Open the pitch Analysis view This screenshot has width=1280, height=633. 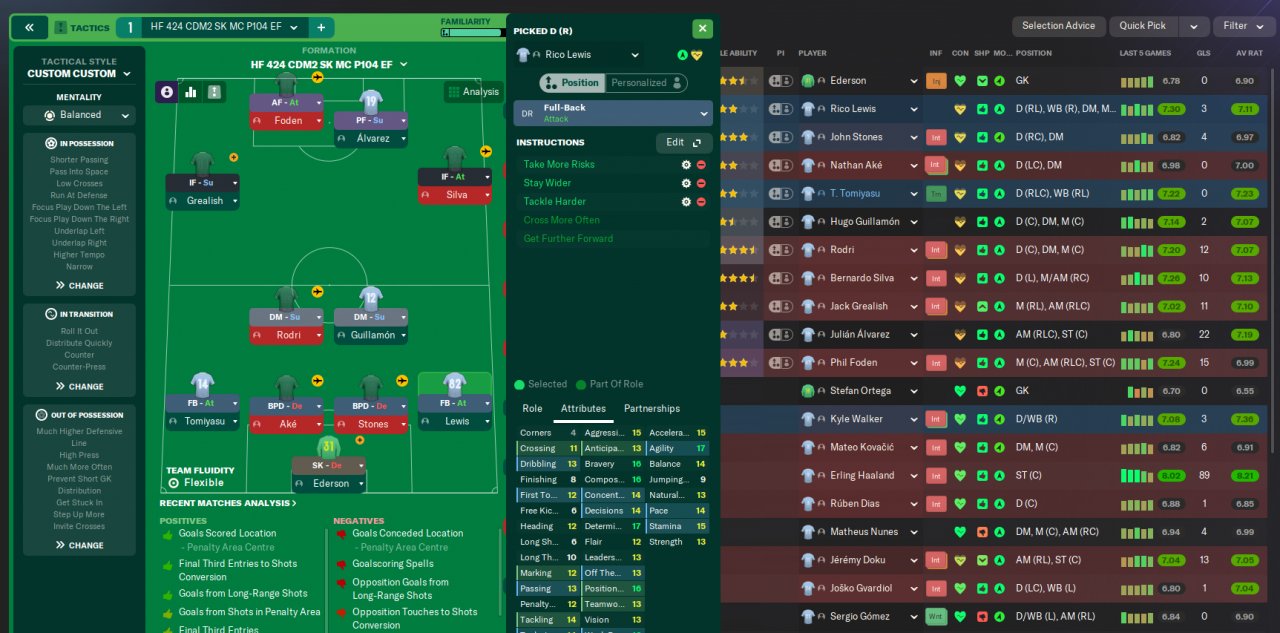pyautogui.click(x=473, y=92)
